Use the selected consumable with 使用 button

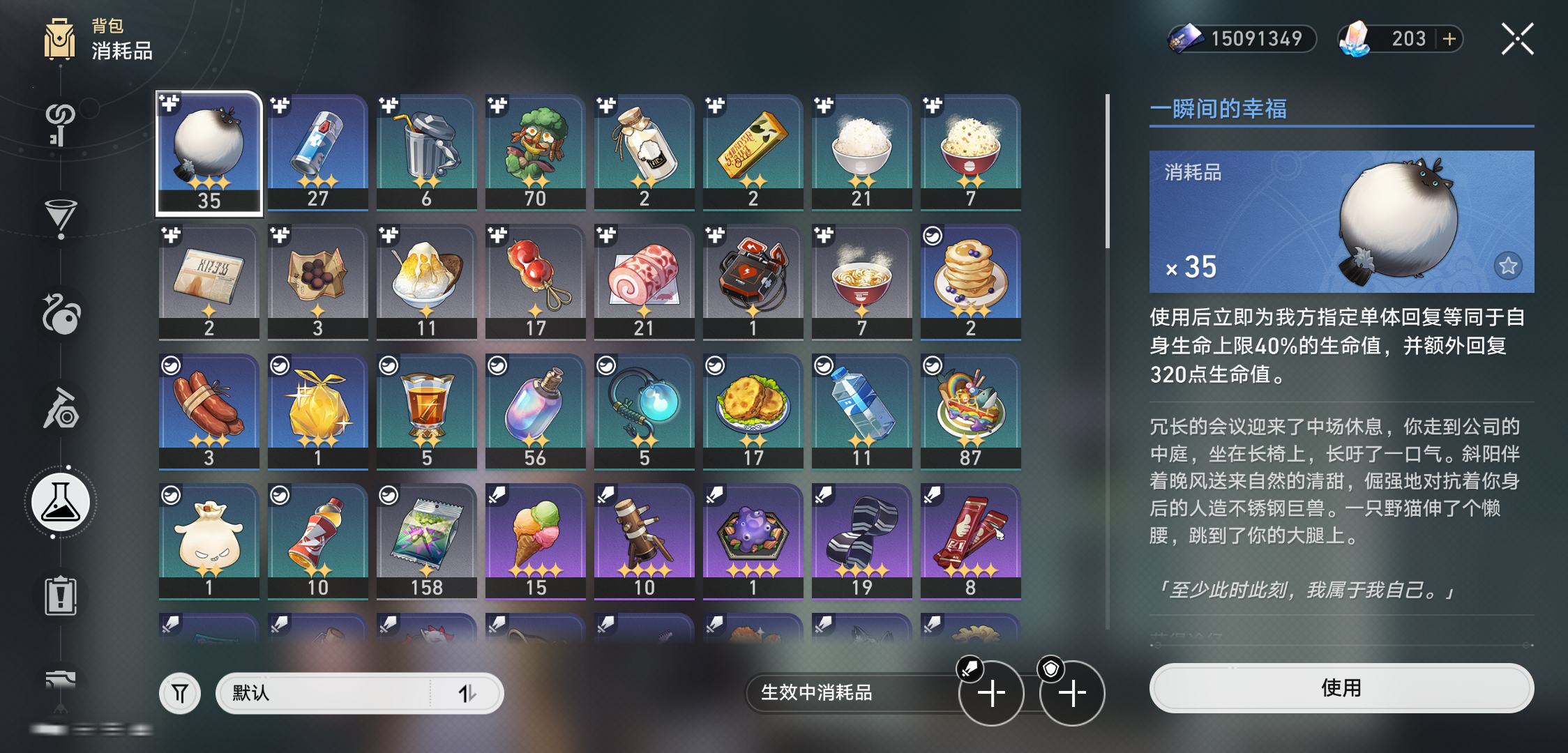[x=1341, y=688]
